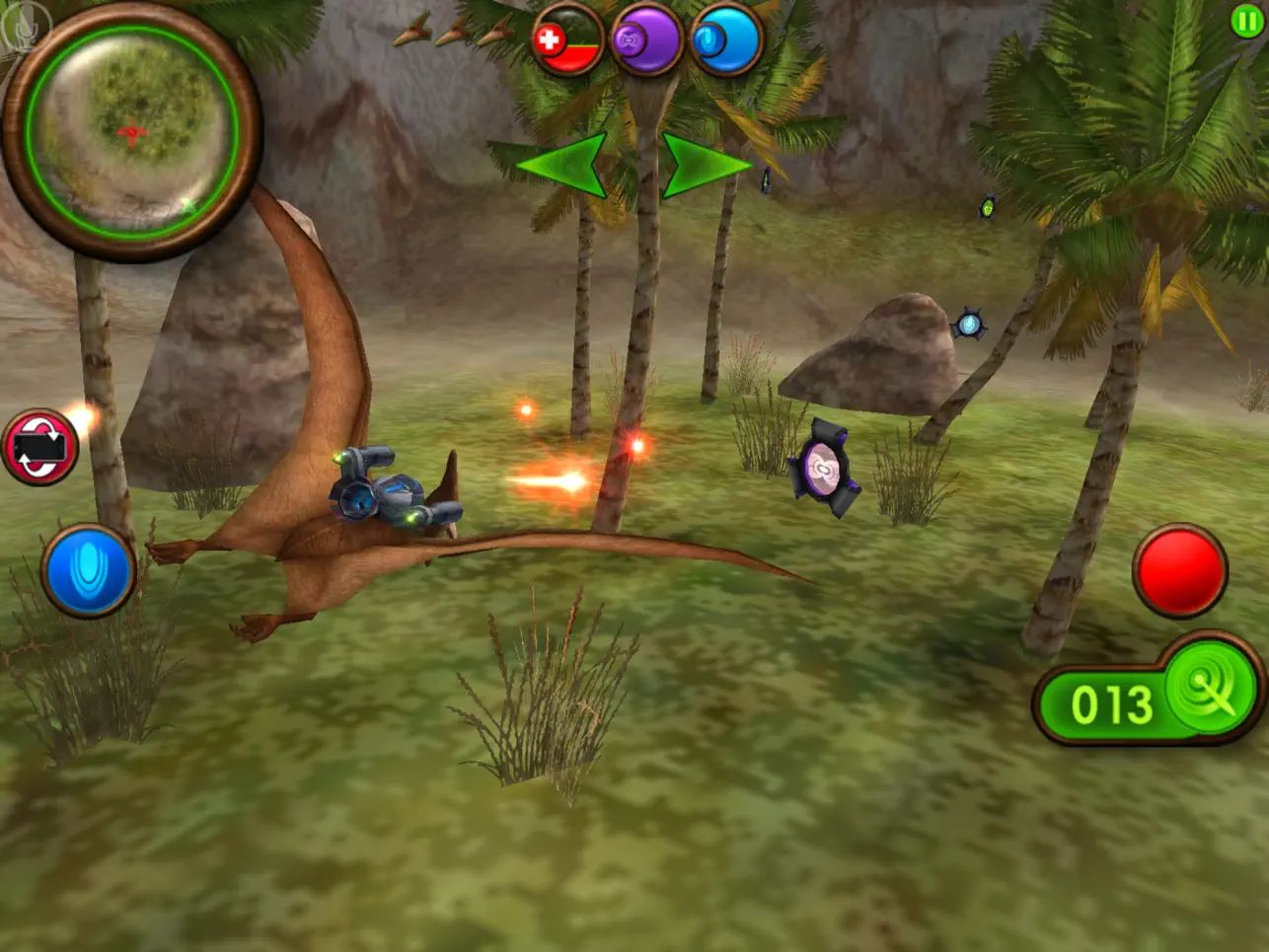
Task: Activate the blue shield button
Action: tap(88, 571)
